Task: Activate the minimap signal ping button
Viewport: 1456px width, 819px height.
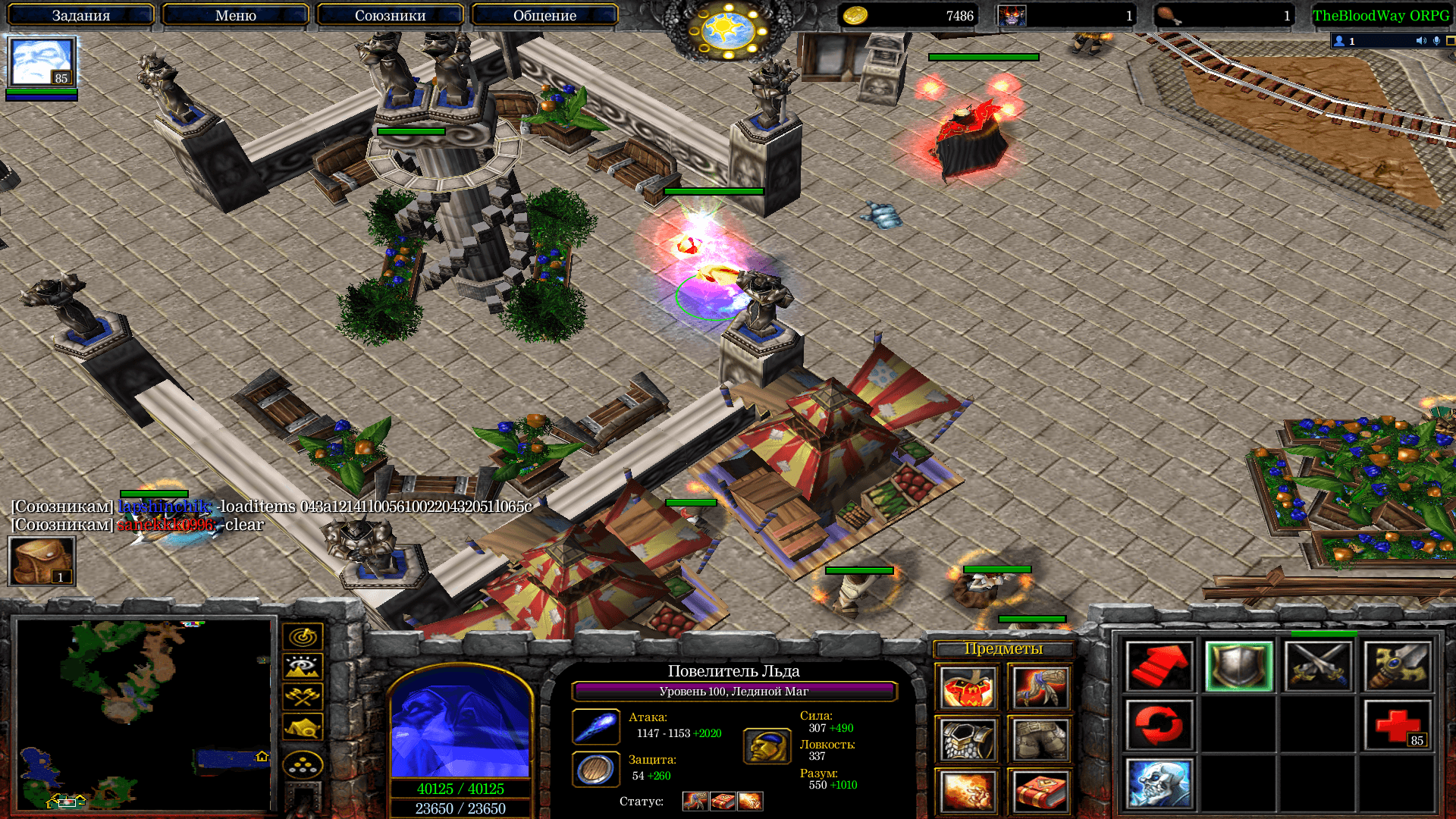Action: coord(303,636)
